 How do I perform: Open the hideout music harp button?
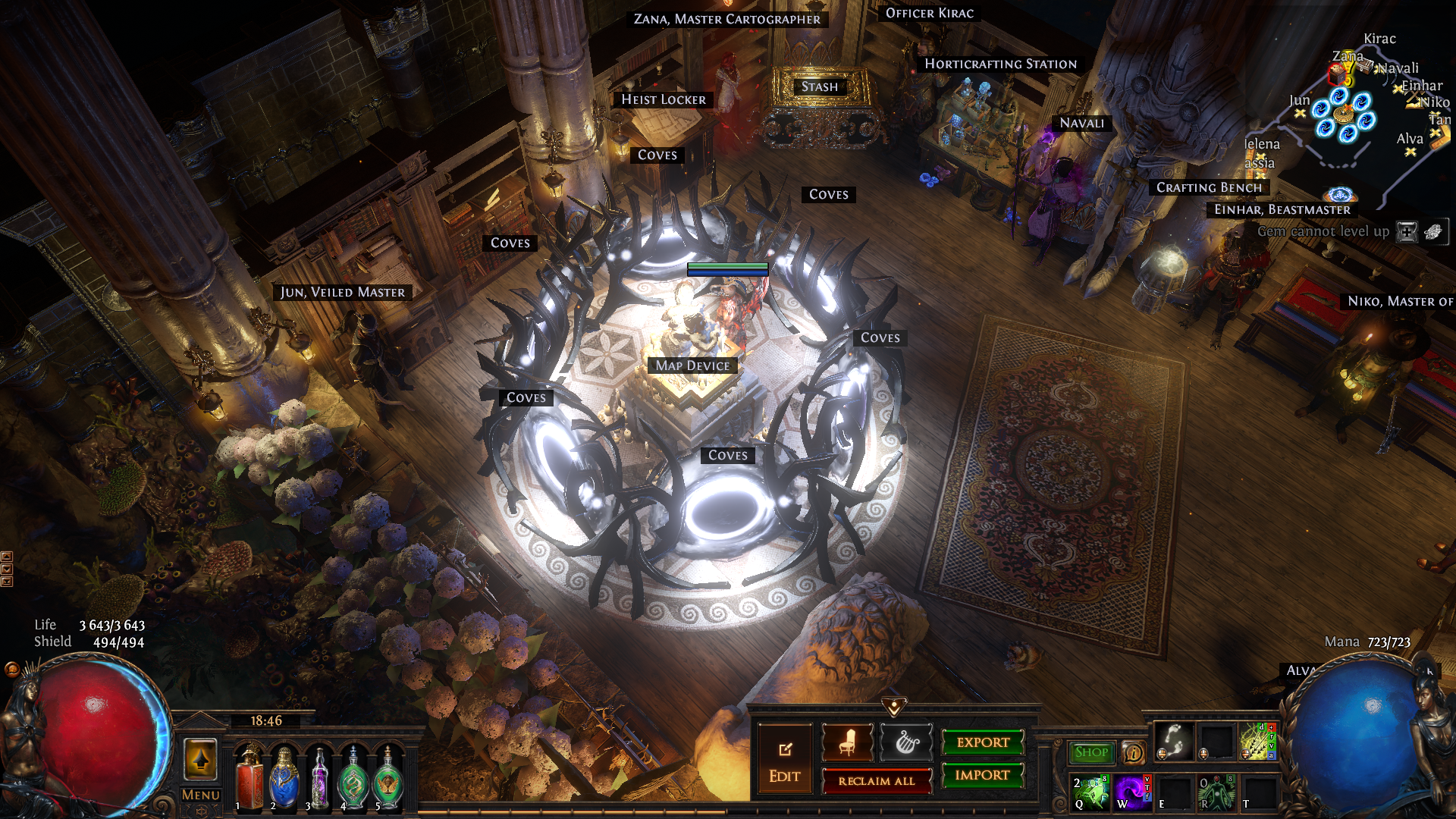point(905,742)
